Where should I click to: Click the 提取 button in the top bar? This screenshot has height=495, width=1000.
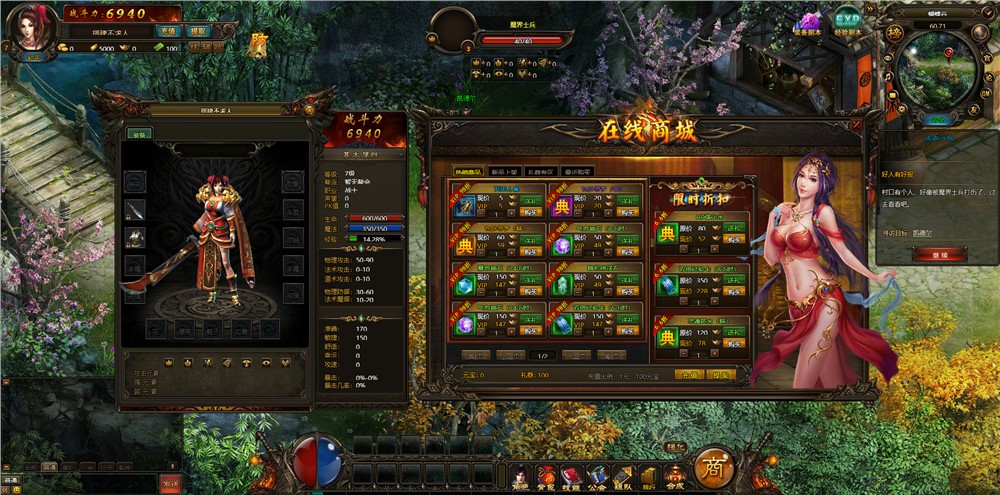point(197,31)
